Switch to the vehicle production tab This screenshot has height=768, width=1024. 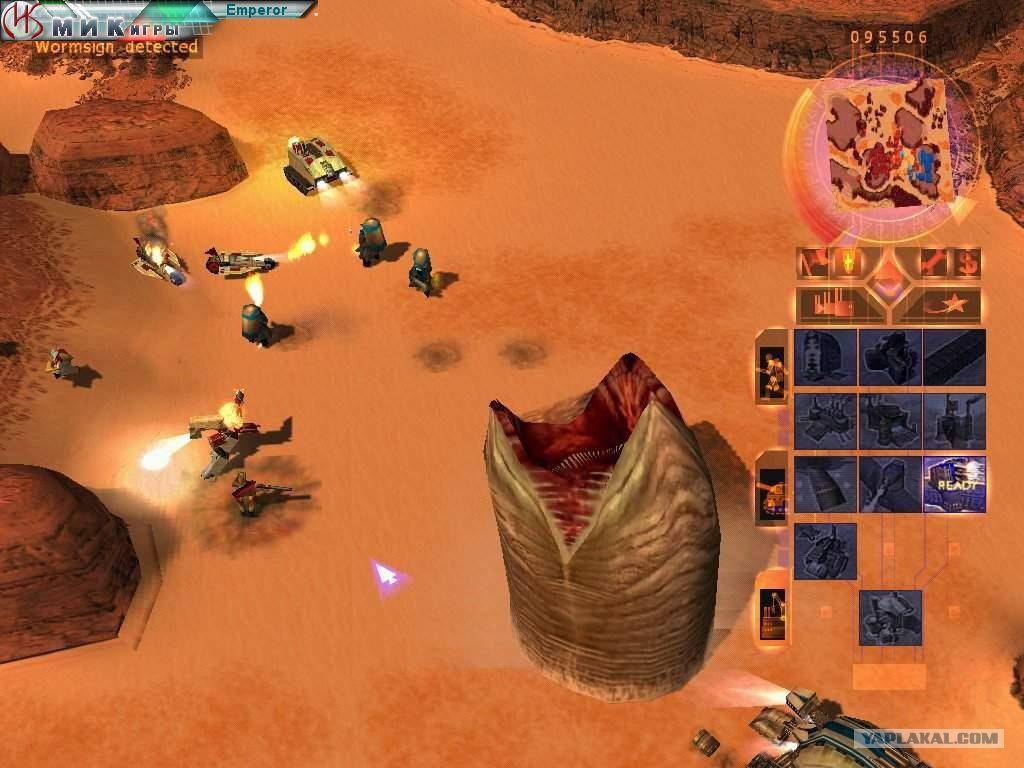(771, 489)
